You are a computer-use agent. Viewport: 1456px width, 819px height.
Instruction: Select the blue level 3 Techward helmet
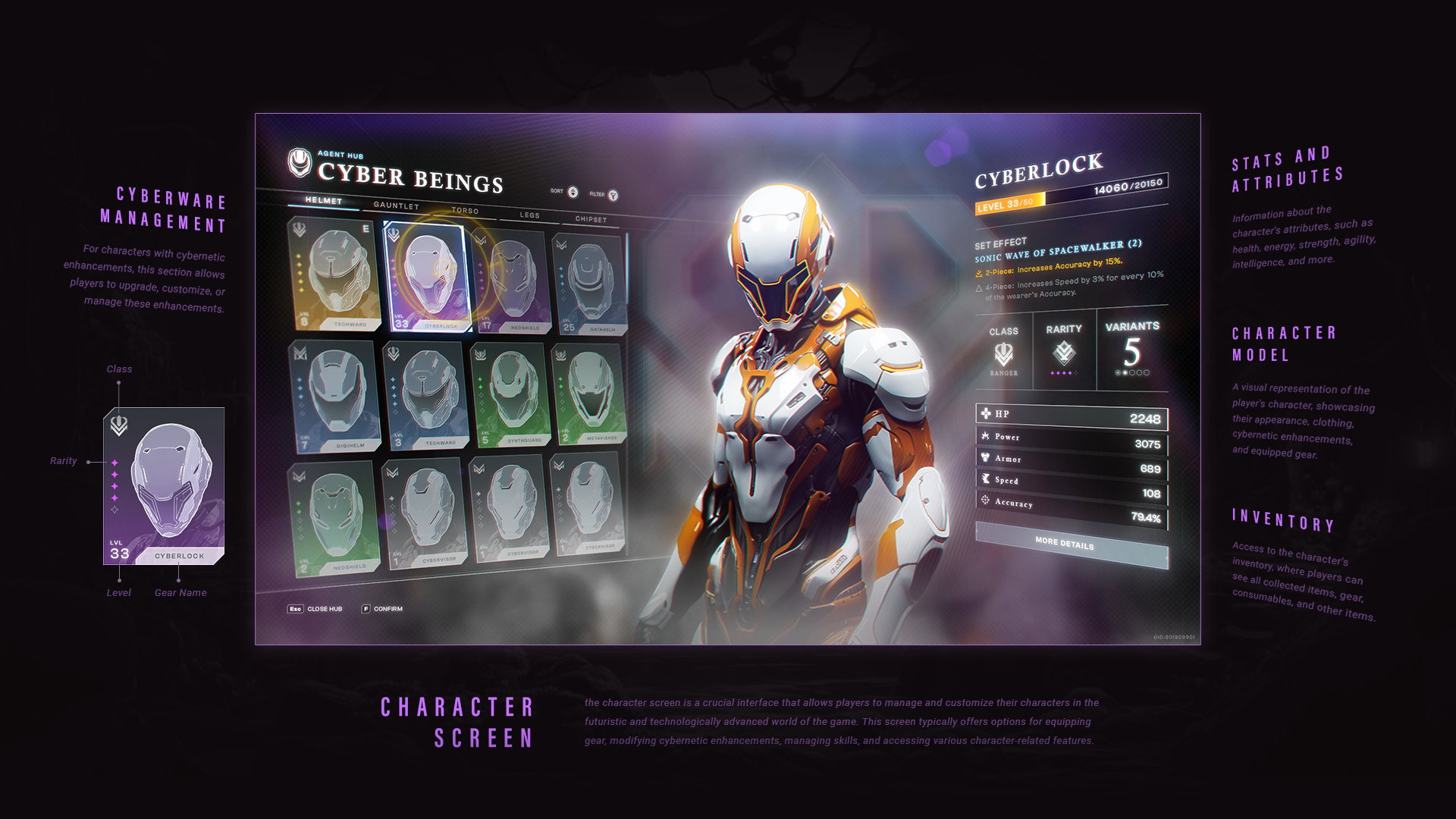coord(424,395)
